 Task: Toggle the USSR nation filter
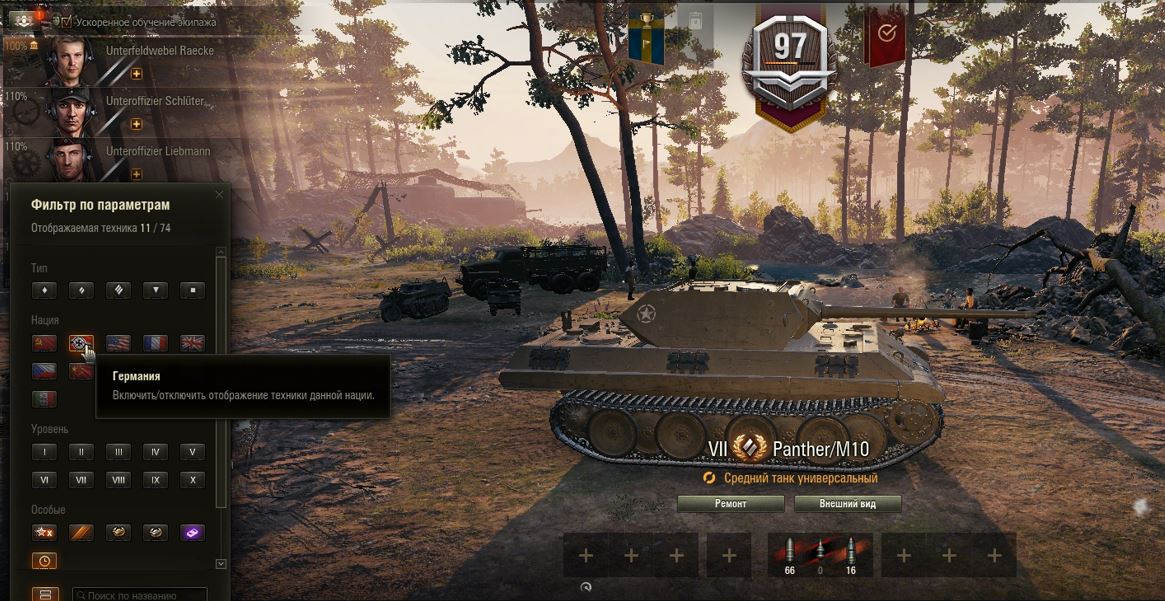44,343
